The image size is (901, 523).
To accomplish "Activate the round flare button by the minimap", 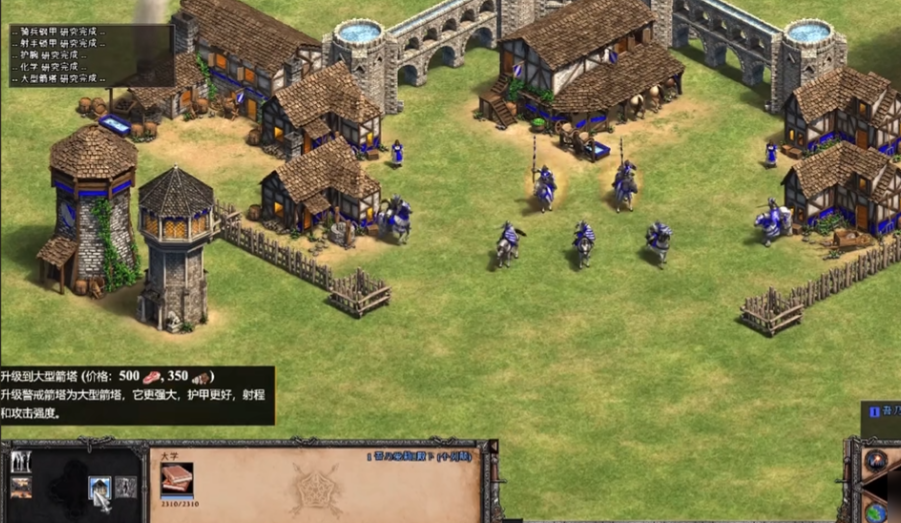I will (x=876, y=461).
